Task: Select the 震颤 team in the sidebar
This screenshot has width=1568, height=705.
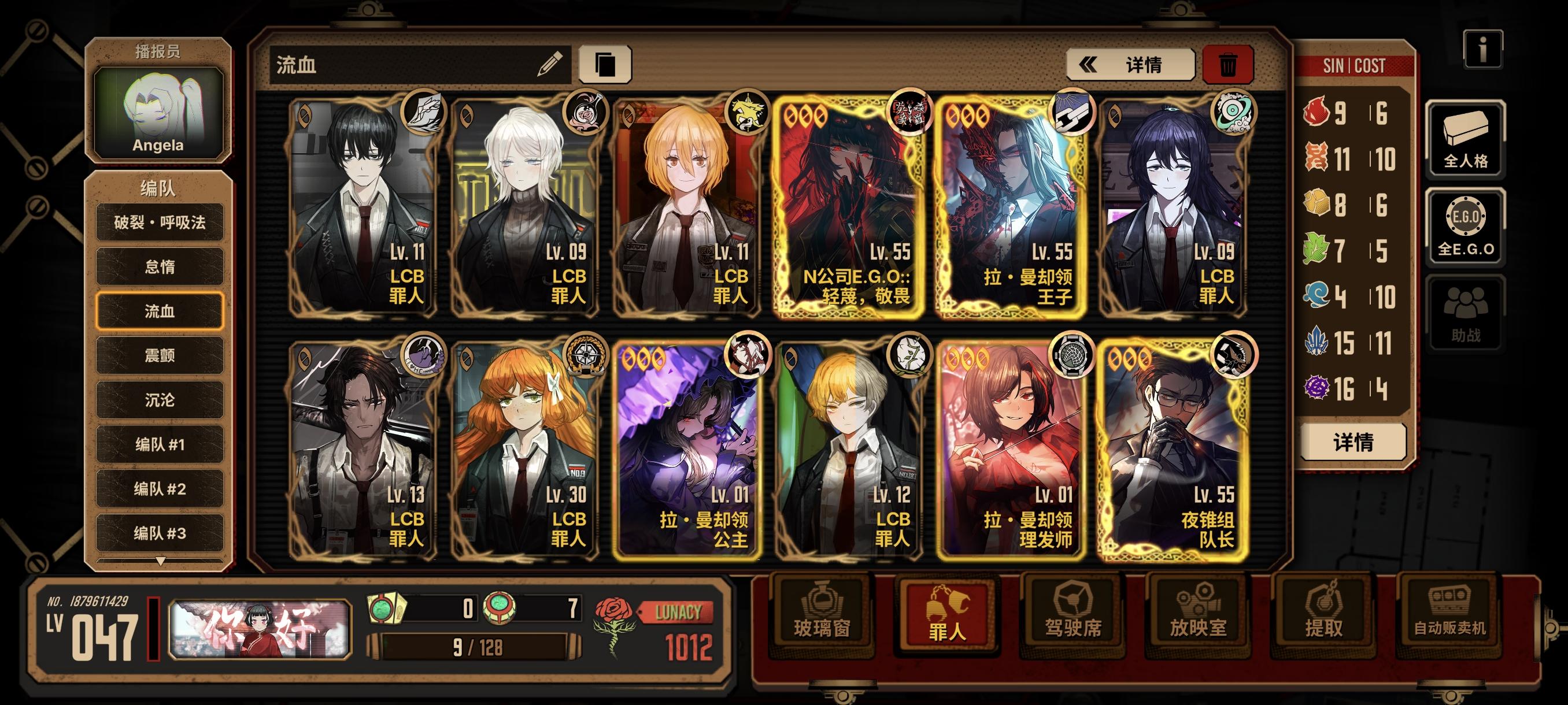Action: (160, 355)
